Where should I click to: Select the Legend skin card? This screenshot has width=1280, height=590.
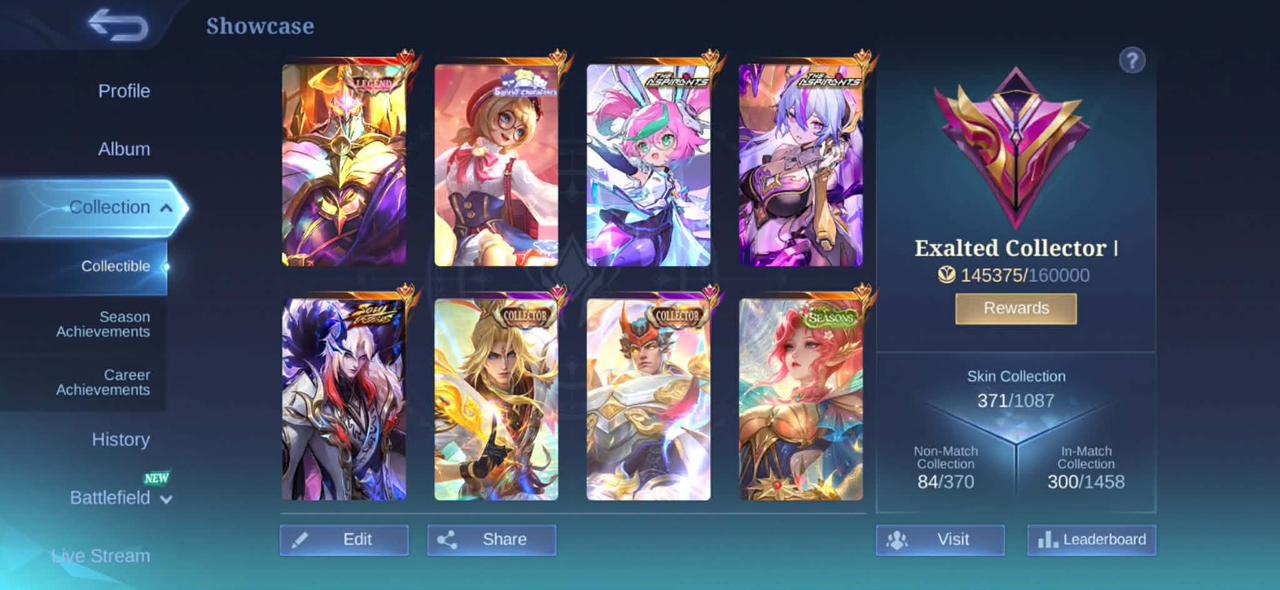pyautogui.click(x=344, y=165)
